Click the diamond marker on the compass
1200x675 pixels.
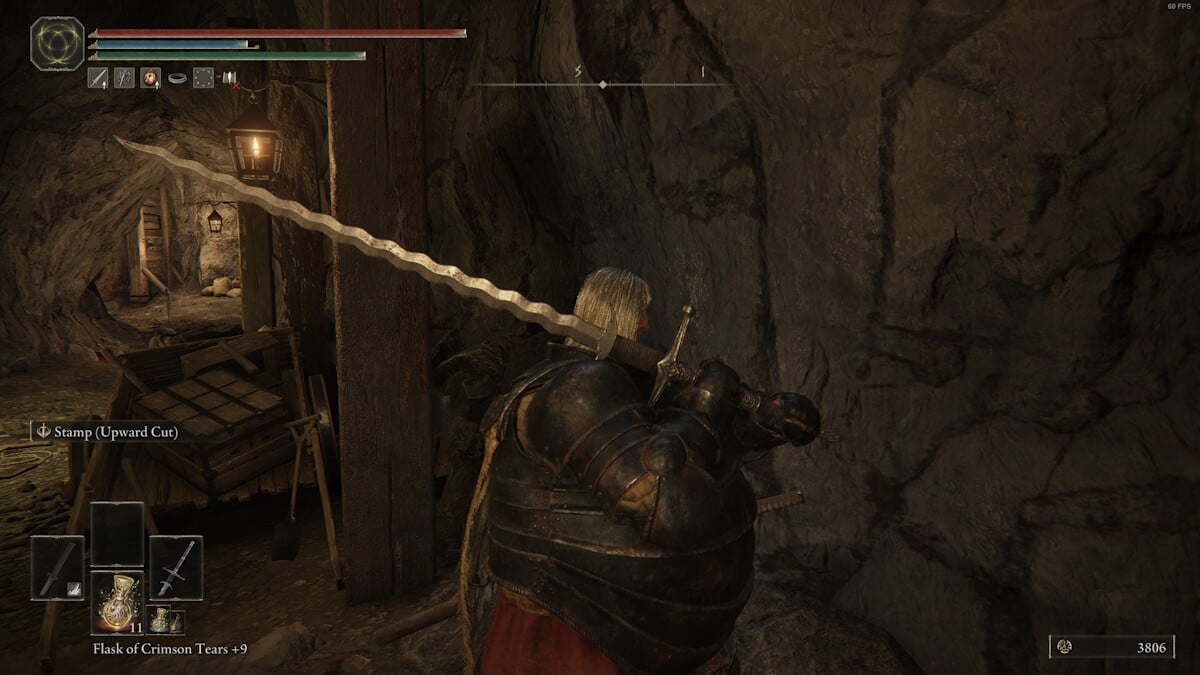[602, 85]
